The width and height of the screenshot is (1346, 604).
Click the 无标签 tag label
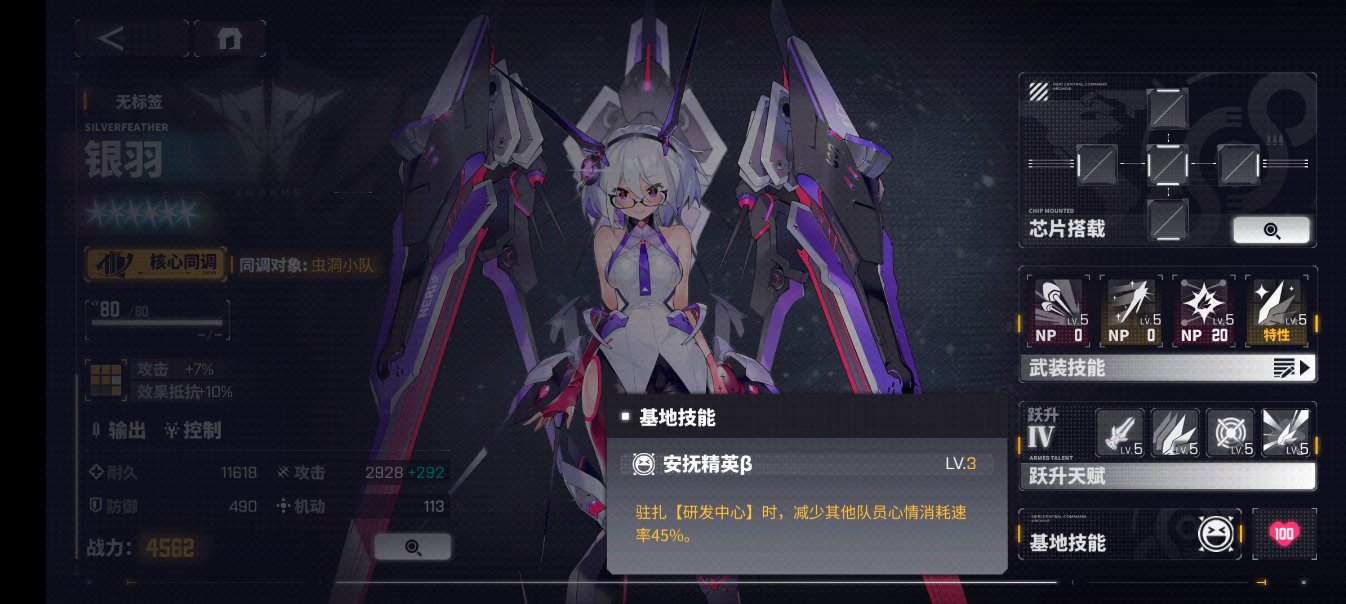coord(139,100)
